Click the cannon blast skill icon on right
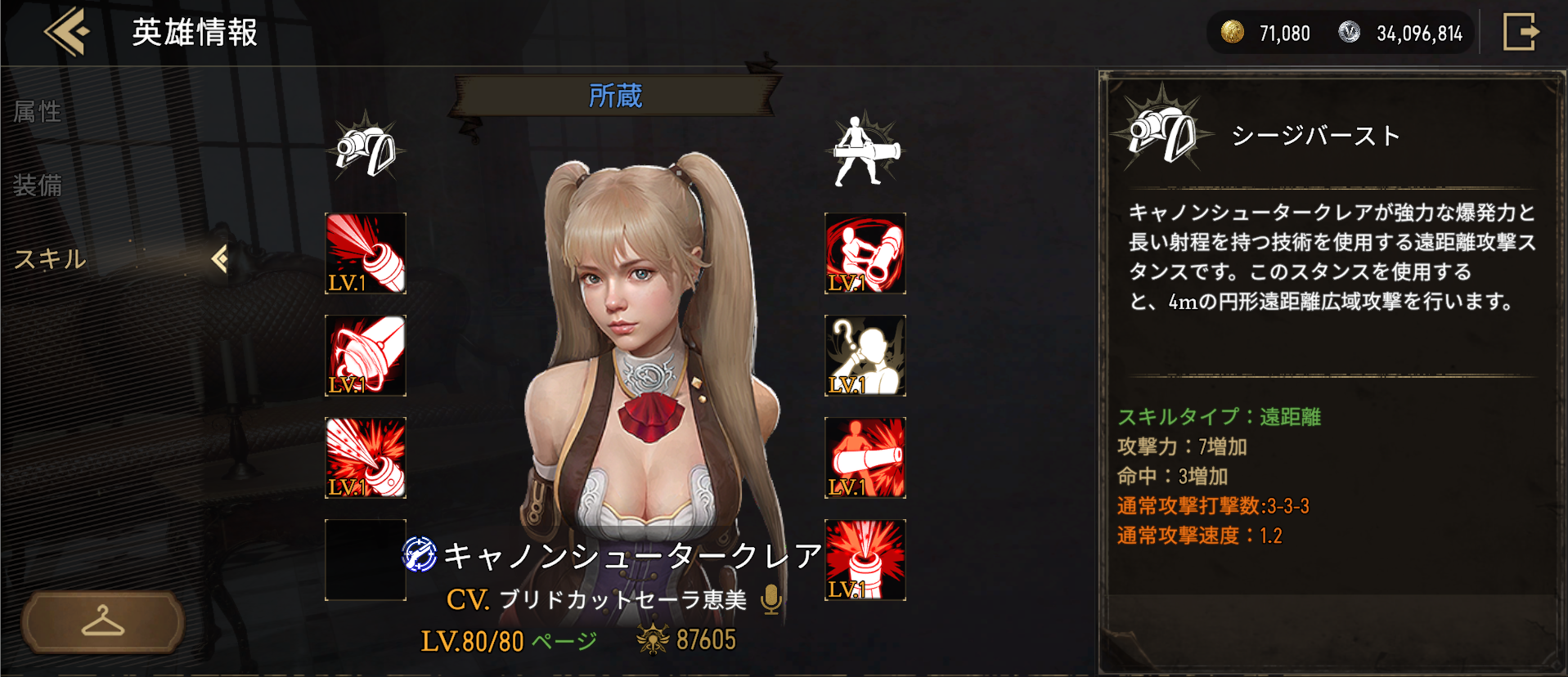Viewport: 1568px width, 677px height. (x=864, y=457)
